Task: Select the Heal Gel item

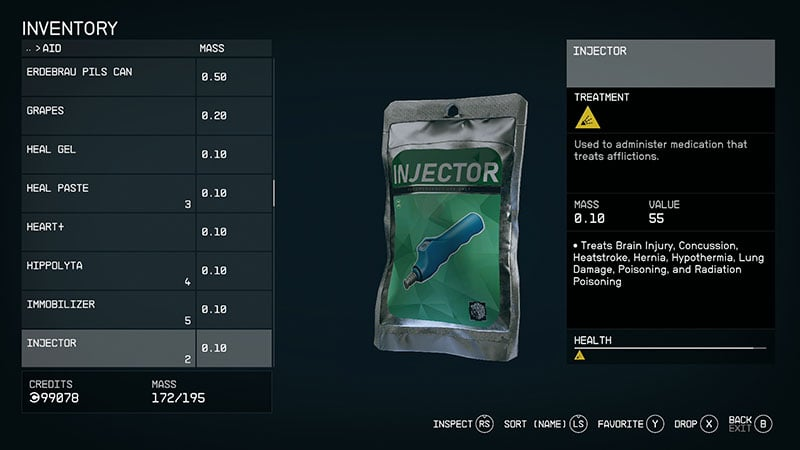Action: (x=110, y=154)
